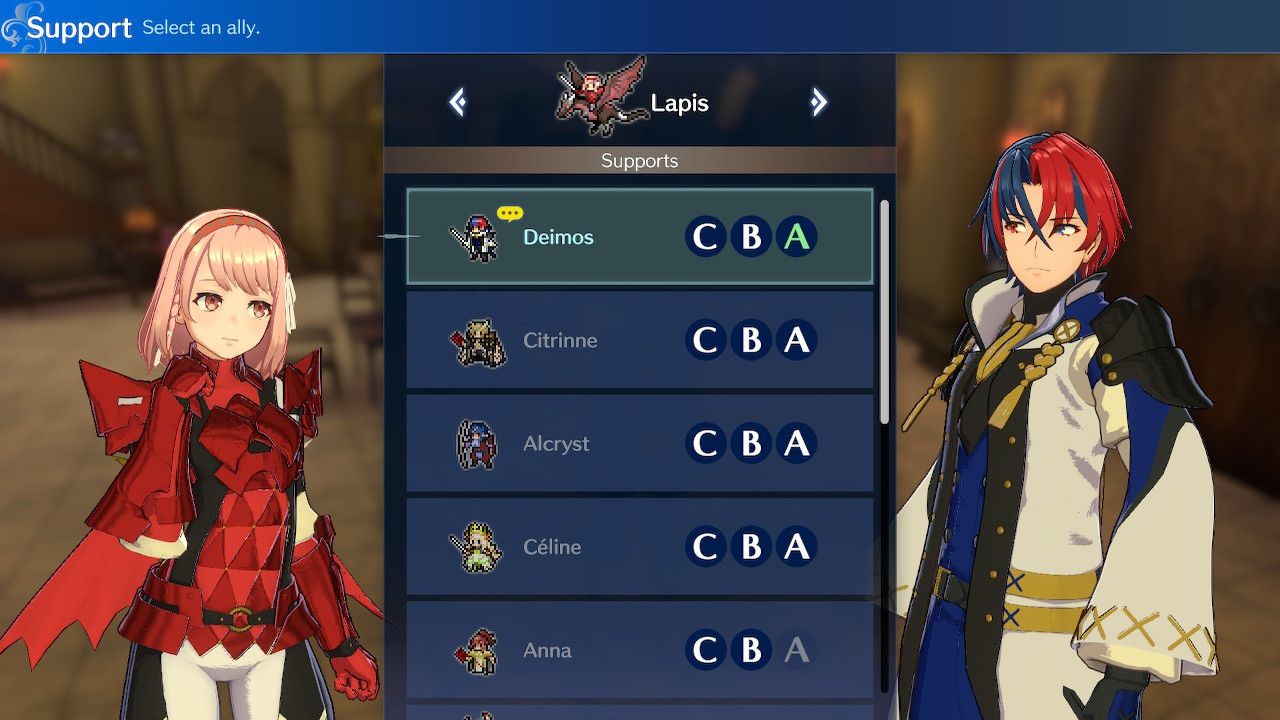Click the greyed-out A rank on Anna's row

click(x=796, y=650)
